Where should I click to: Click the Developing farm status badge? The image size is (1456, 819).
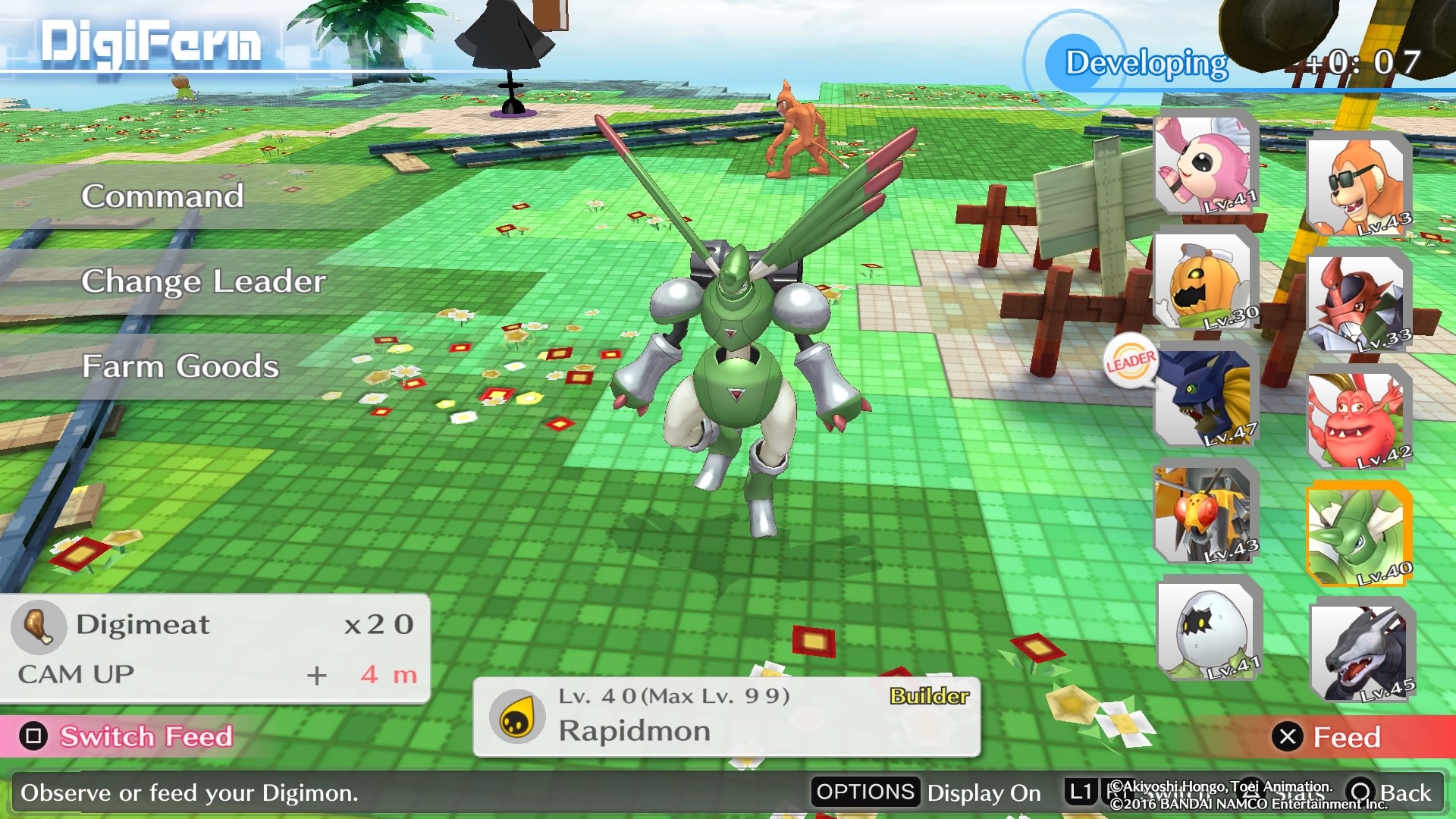point(1145,64)
